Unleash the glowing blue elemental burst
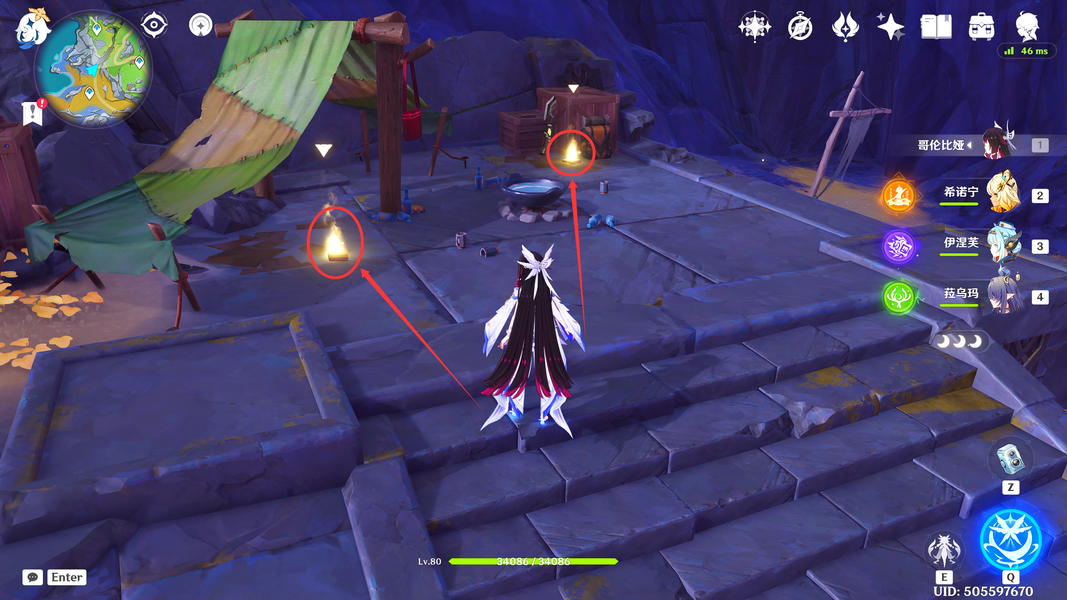The width and height of the screenshot is (1067, 600). pos(1010,538)
